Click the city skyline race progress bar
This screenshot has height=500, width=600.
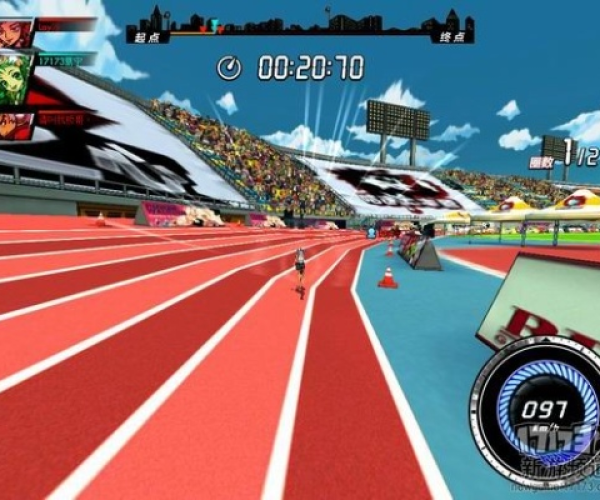[299, 28]
